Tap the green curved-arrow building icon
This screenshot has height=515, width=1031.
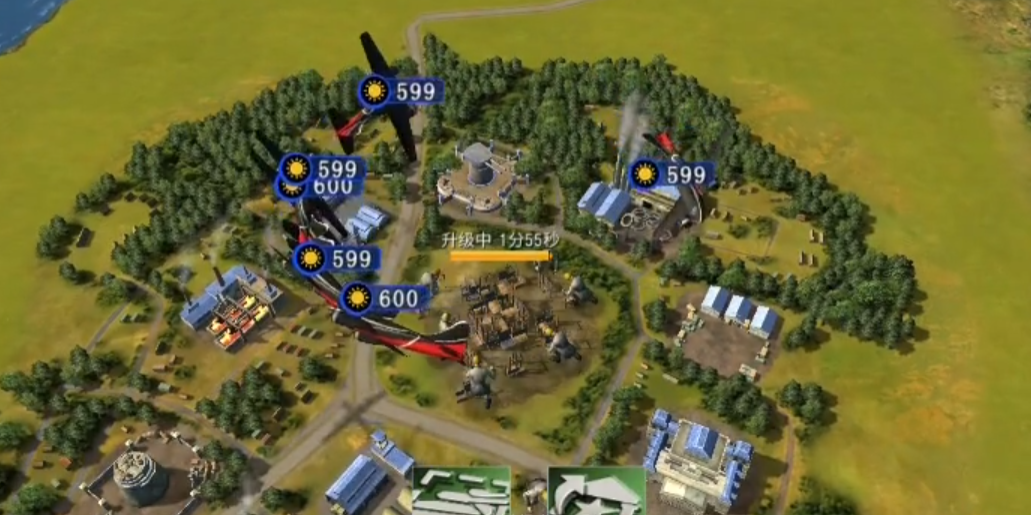596,491
